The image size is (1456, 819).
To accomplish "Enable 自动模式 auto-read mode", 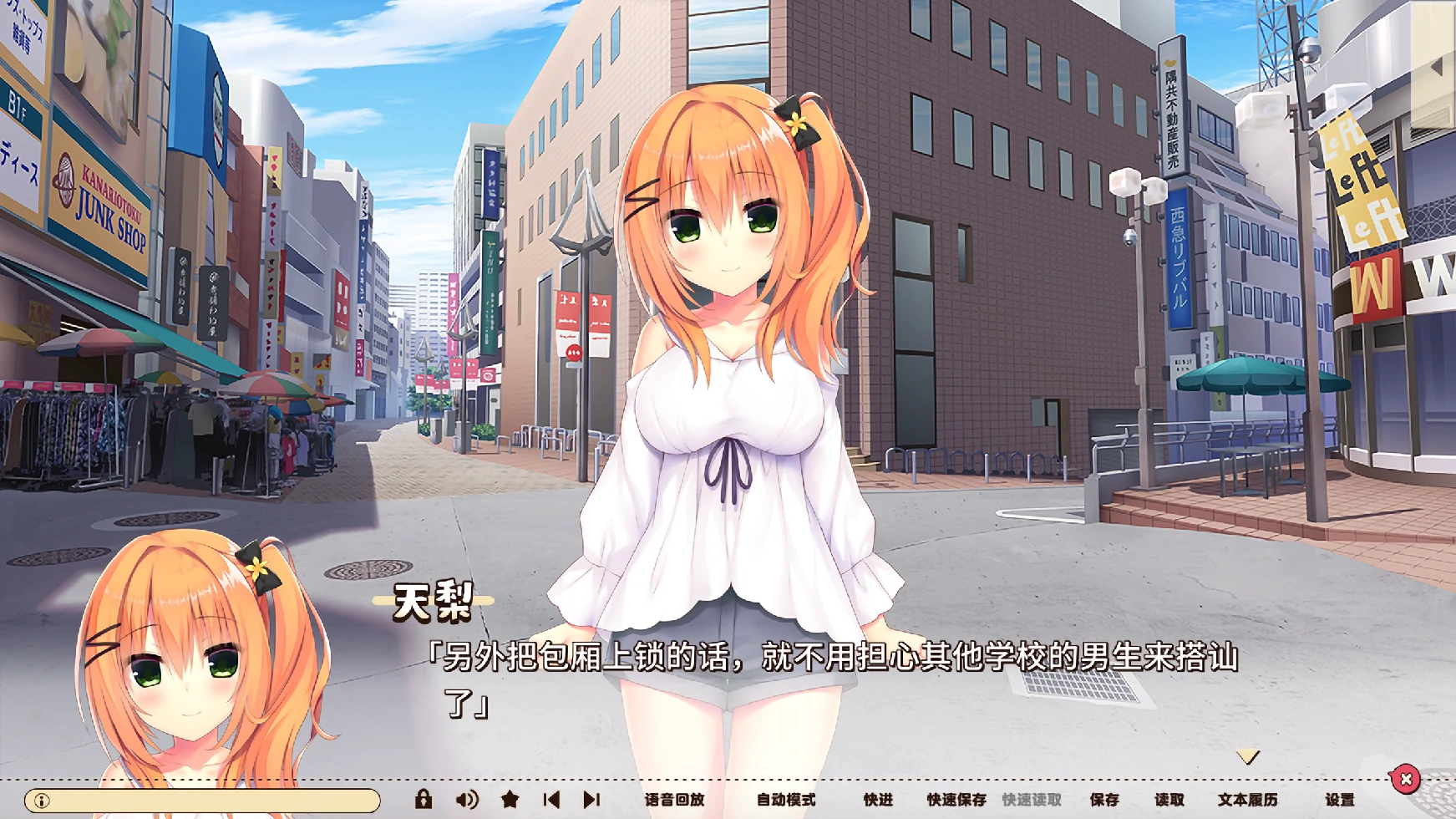I will pyautogui.click(x=786, y=799).
